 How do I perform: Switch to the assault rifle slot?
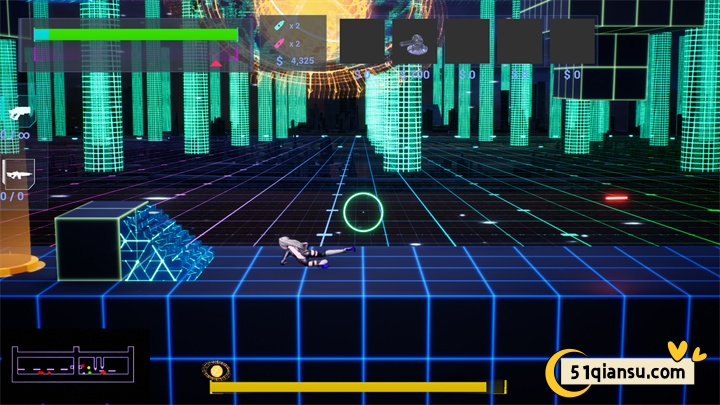pos(18,174)
